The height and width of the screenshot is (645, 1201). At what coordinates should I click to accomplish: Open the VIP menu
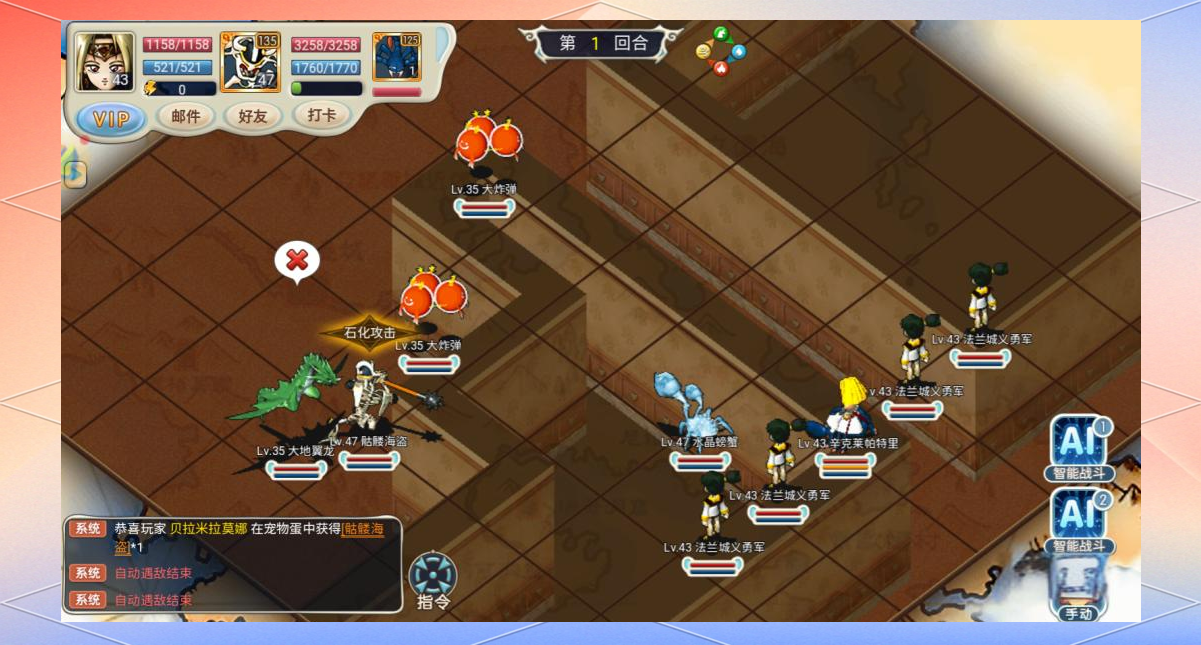click(110, 119)
